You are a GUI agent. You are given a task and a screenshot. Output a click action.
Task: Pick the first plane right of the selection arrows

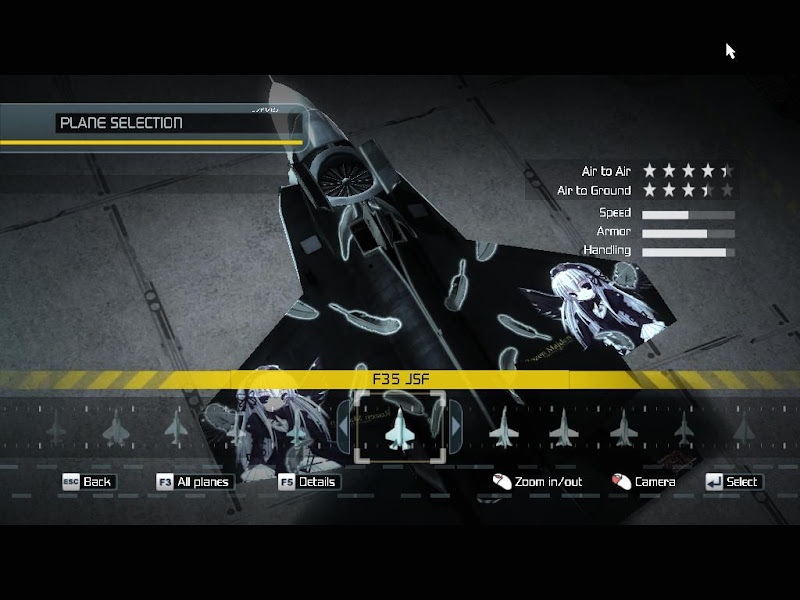tap(502, 428)
